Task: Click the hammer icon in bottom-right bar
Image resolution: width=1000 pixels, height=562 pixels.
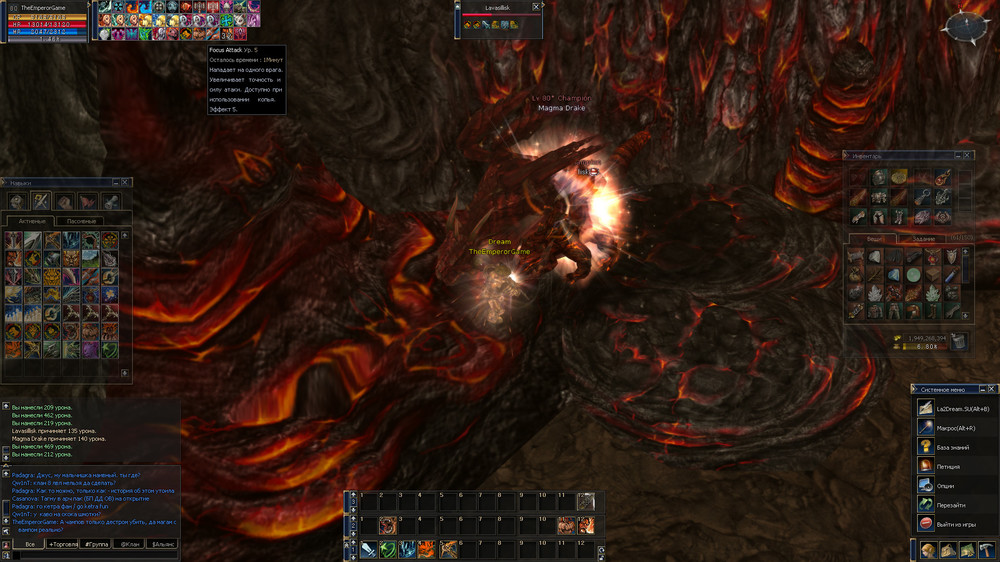Action: [987, 550]
